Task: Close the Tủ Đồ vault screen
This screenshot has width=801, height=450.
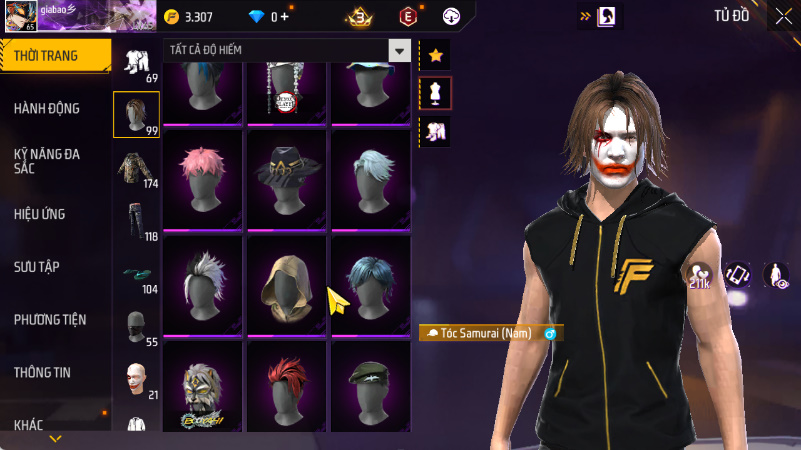Action: [782, 17]
